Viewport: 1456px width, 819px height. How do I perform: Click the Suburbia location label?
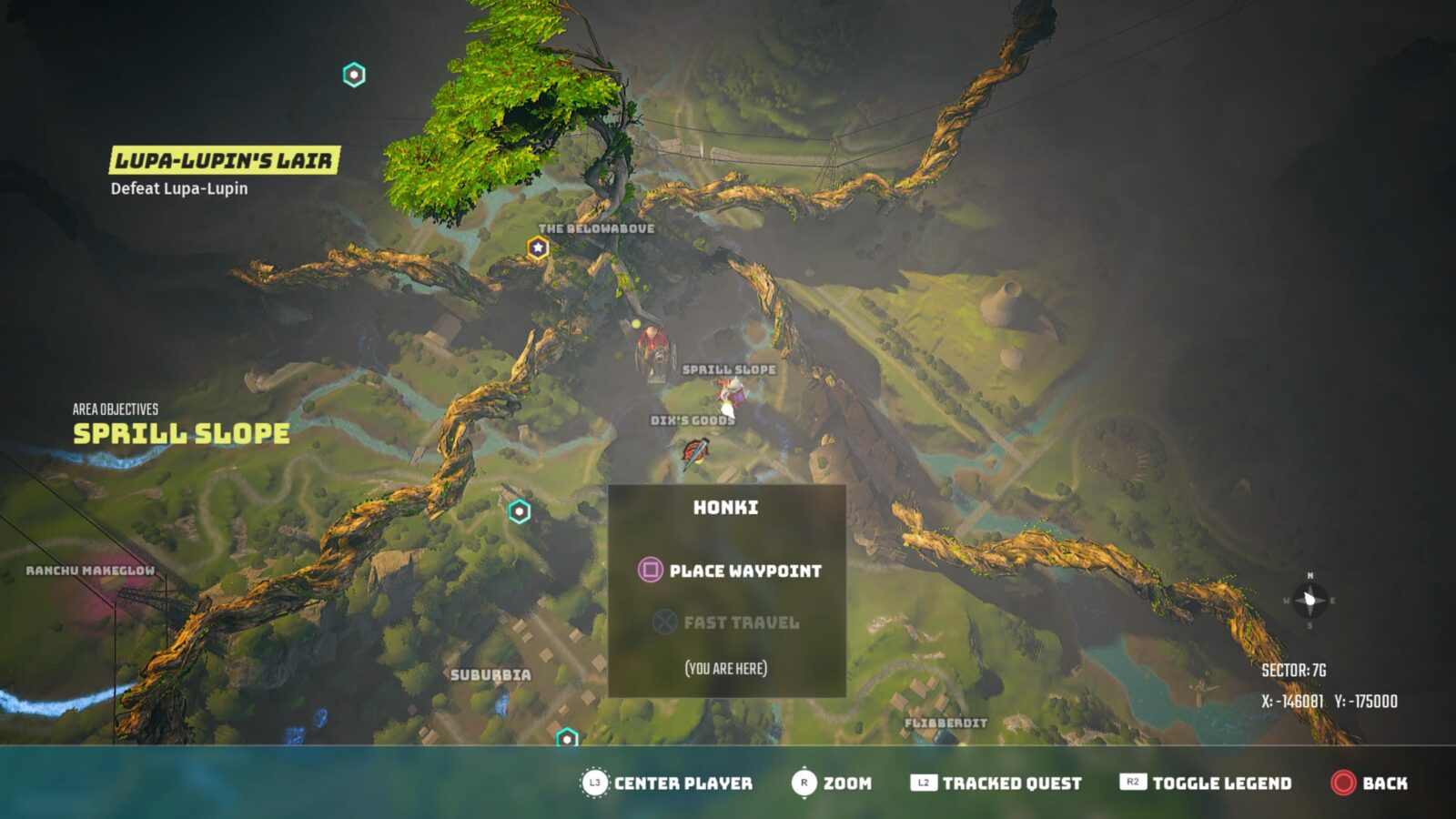491,675
